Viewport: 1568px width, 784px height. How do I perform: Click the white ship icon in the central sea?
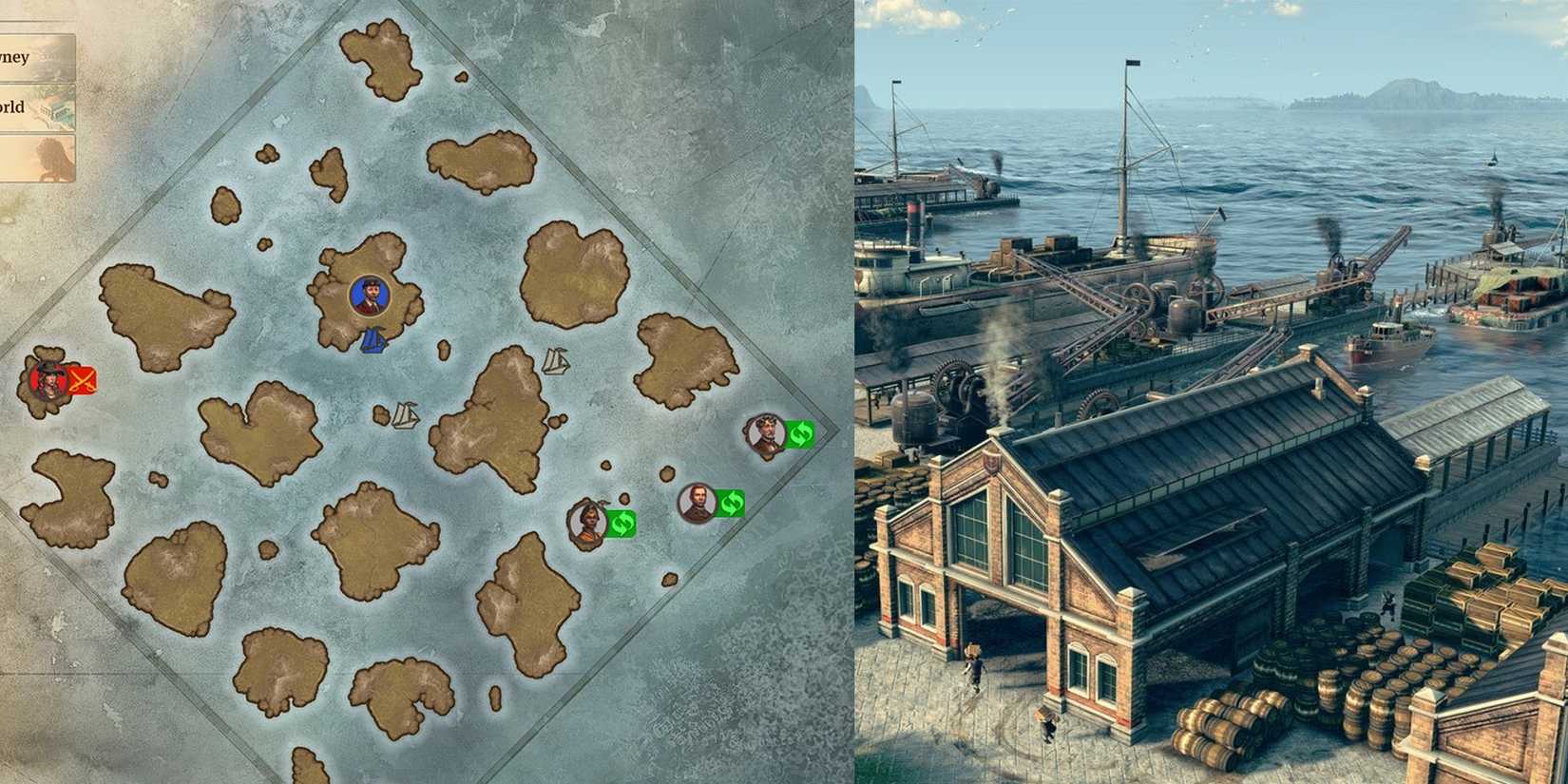point(556,362)
